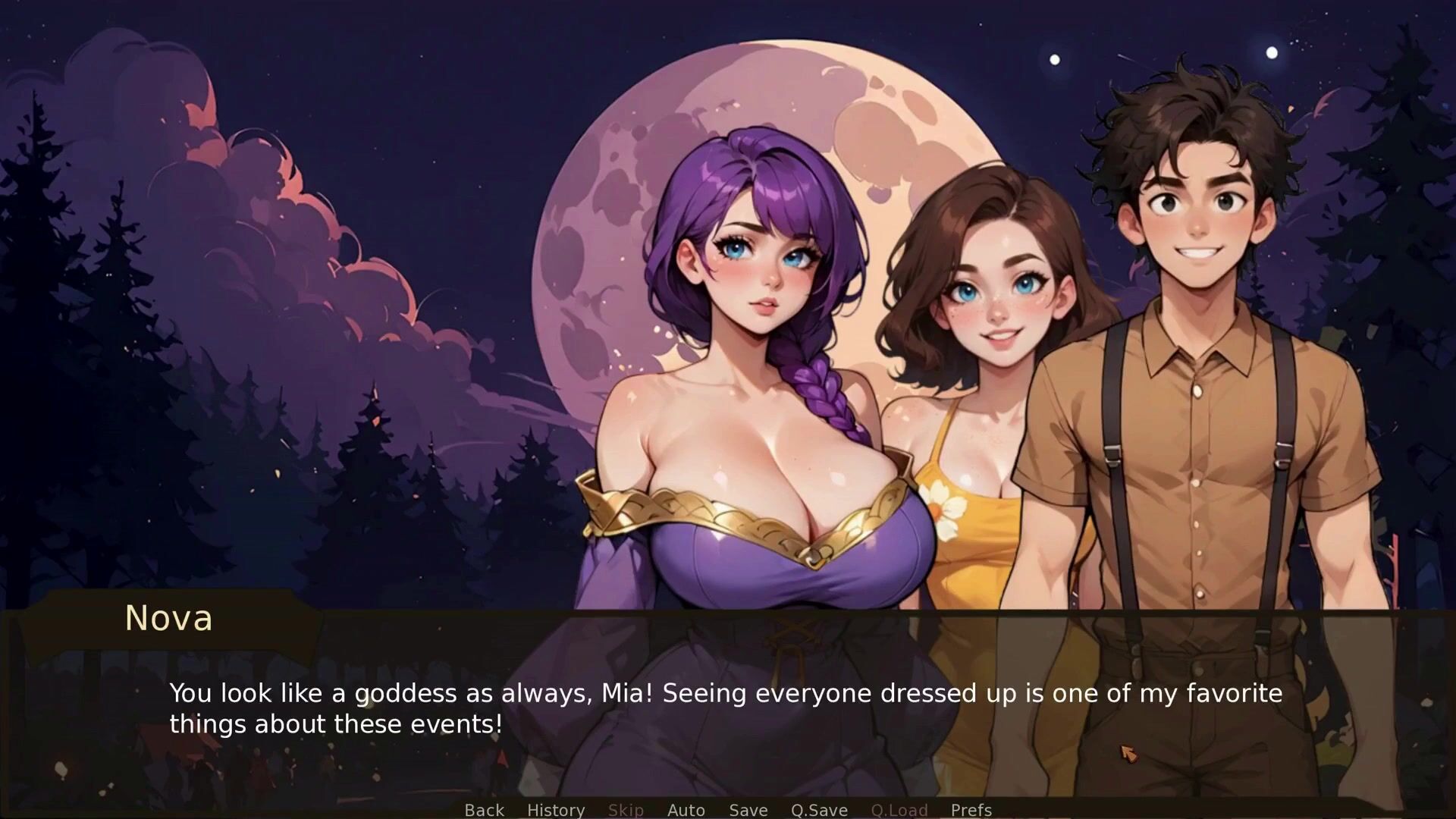Viewport: 1456px width, 819px height.
Task: Click the dialogue text to continue
Action: (725, 708)
